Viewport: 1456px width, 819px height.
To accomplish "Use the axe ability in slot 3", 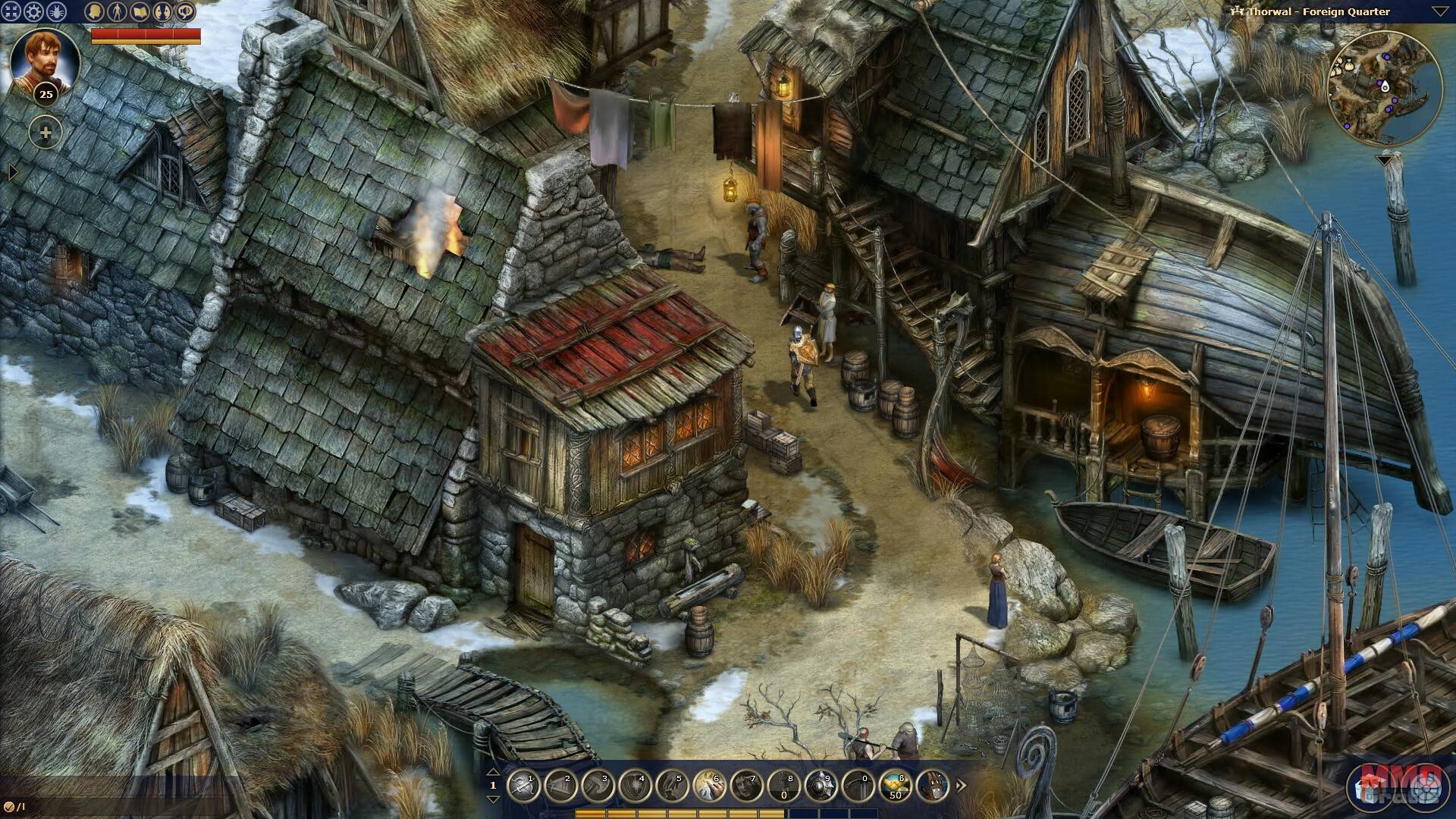I will tap(597, 786).
